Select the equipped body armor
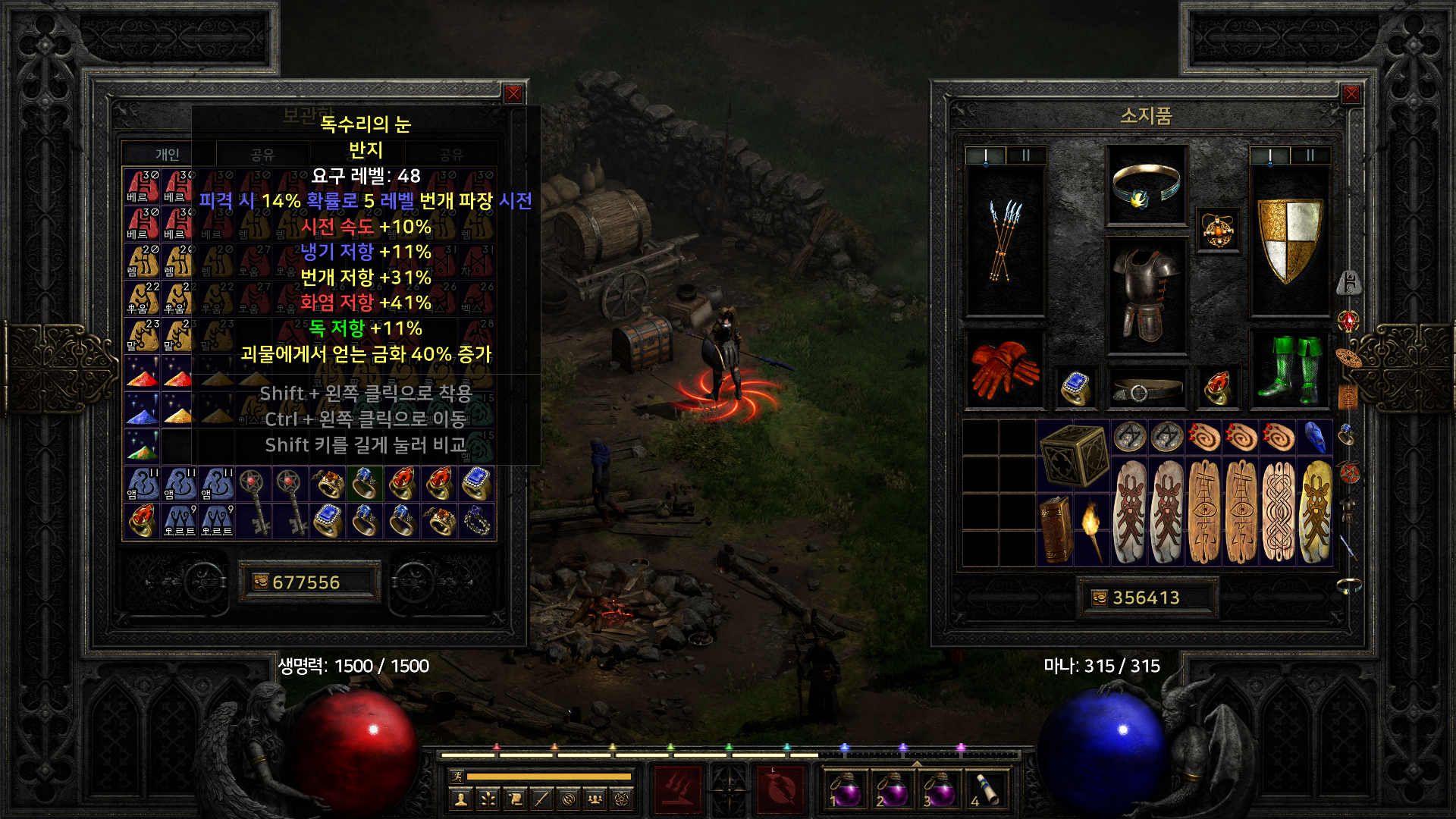Image resolution: width=1456 pixels, height=819 pixels. pyautogui.click(x=1146, y=296)
